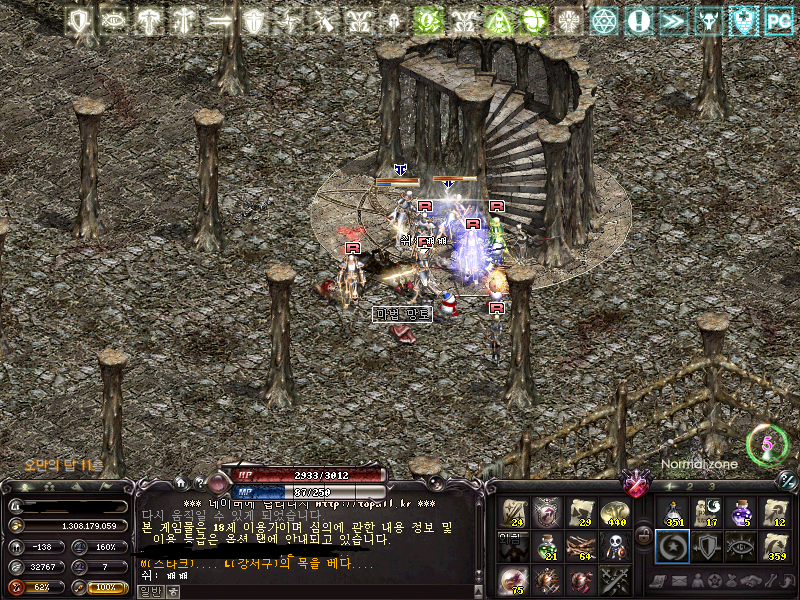Use the bundle of sticks item
The width and height of the screenshot is (800, 600).
click(580, 547)
